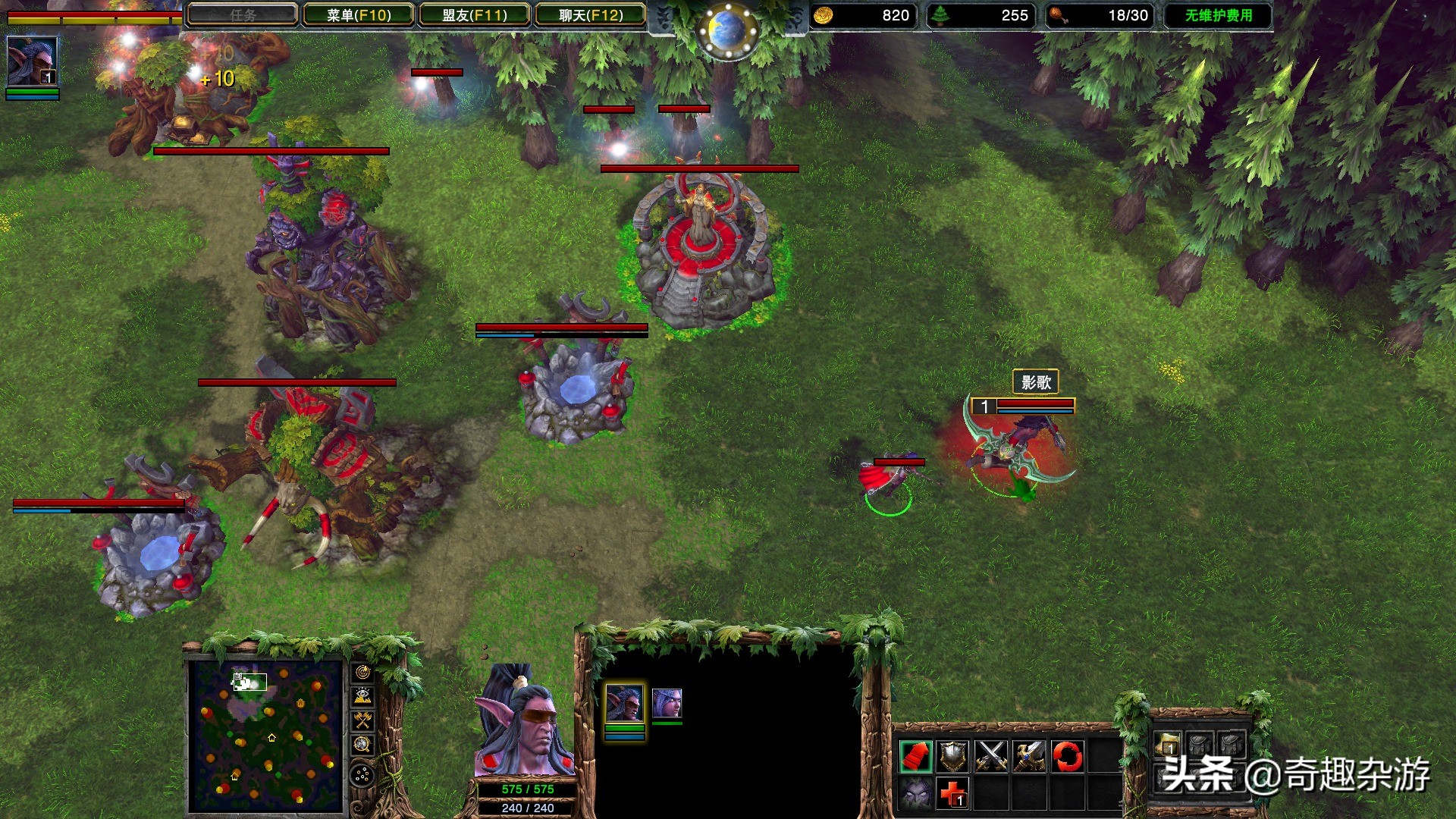1456x819 pixels.
Task: Select the hero portrait icon at top-left
Action: (x=32, y=61)
